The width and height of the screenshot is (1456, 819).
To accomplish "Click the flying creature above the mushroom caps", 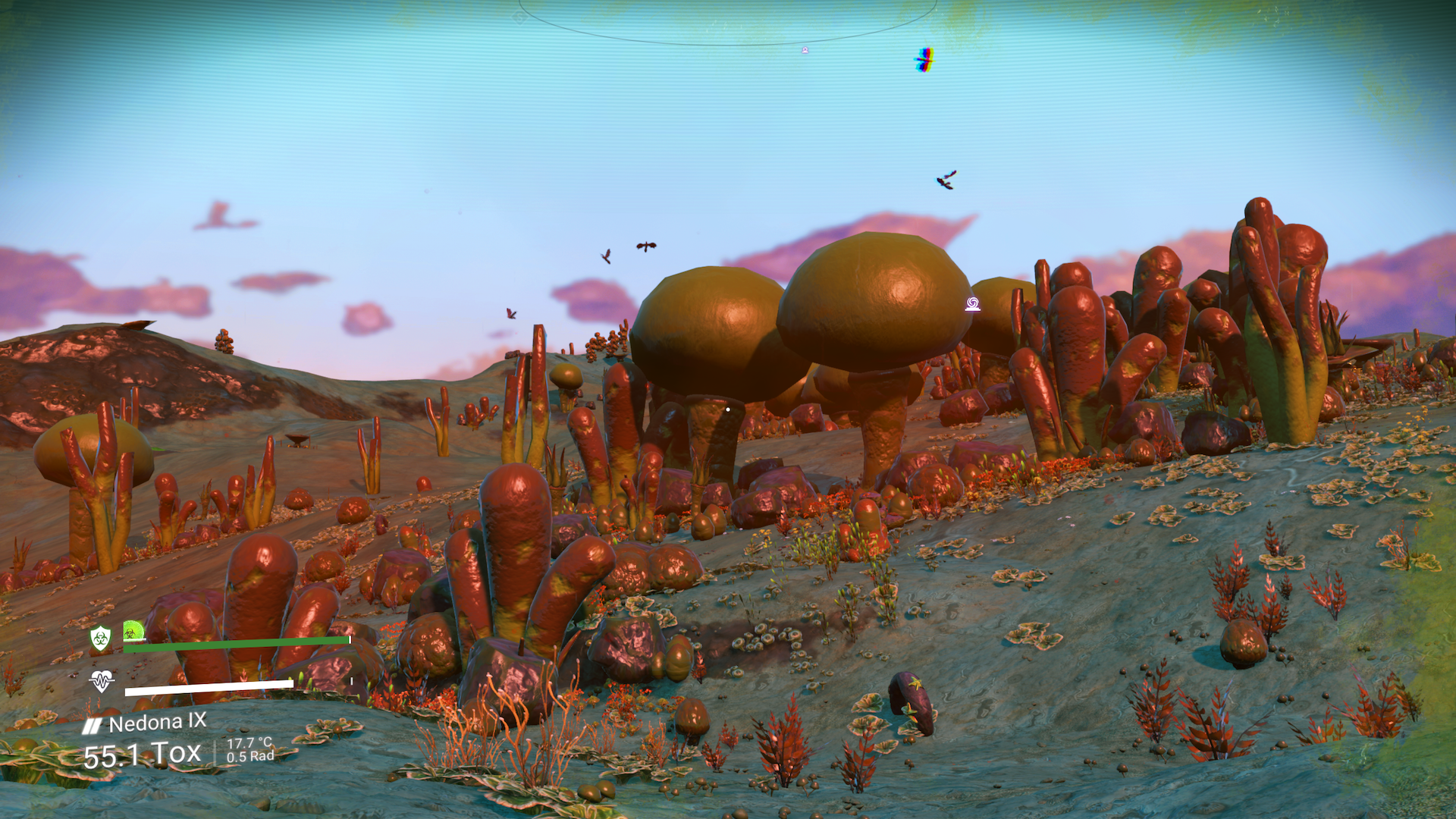I will [x=647, y=246].
